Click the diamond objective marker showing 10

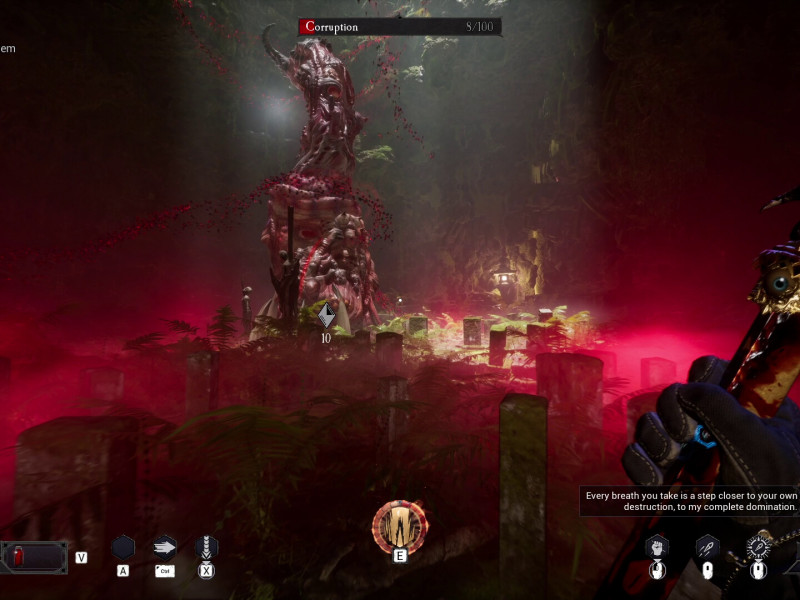coord(326,317)
